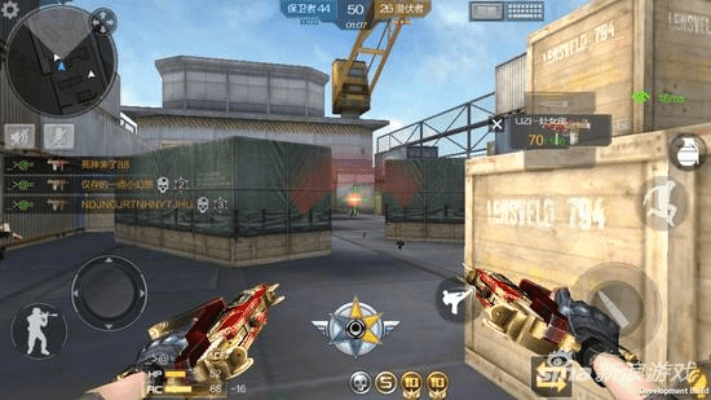Close the UZI weapon panel
Viewport: 711px width, 400px height.
point(496,124)
